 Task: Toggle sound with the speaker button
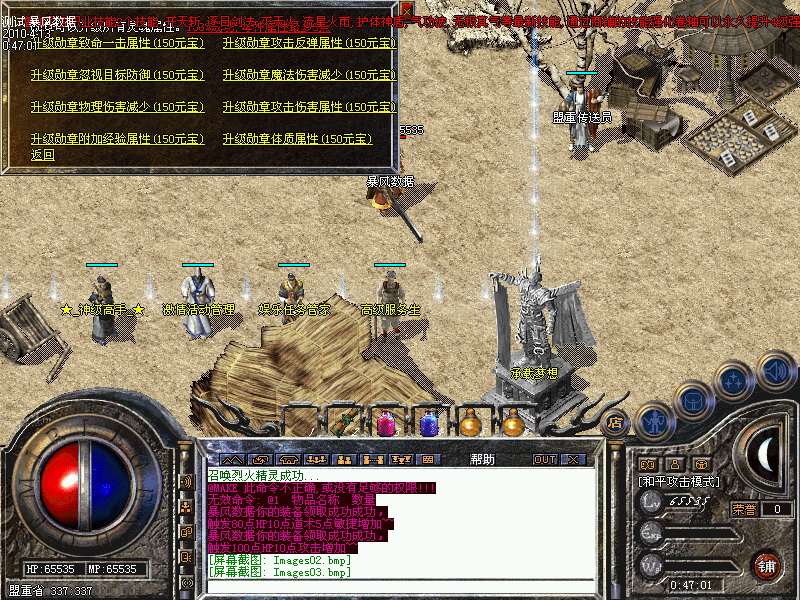click(775, 371)
